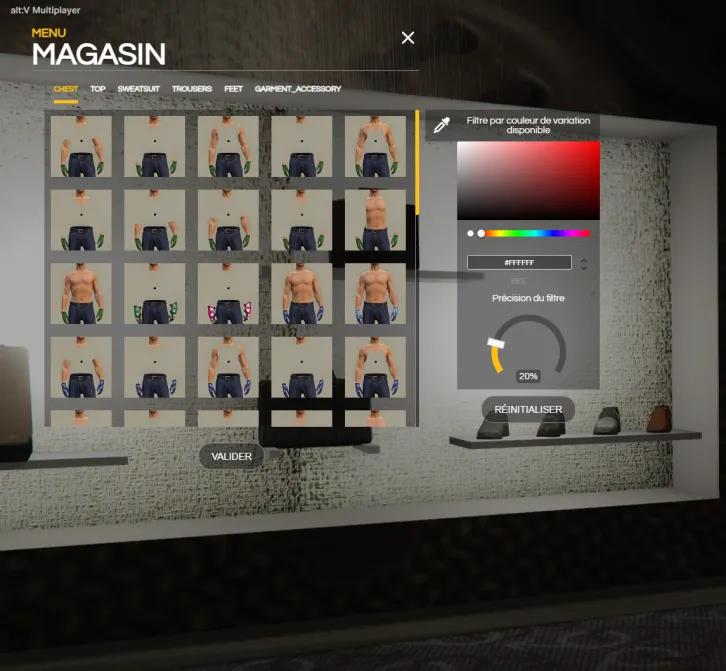Viewport: 726px width, 671px height.
Task: Select the pink-gloved chest thumbnail
Action: (228, 294)
